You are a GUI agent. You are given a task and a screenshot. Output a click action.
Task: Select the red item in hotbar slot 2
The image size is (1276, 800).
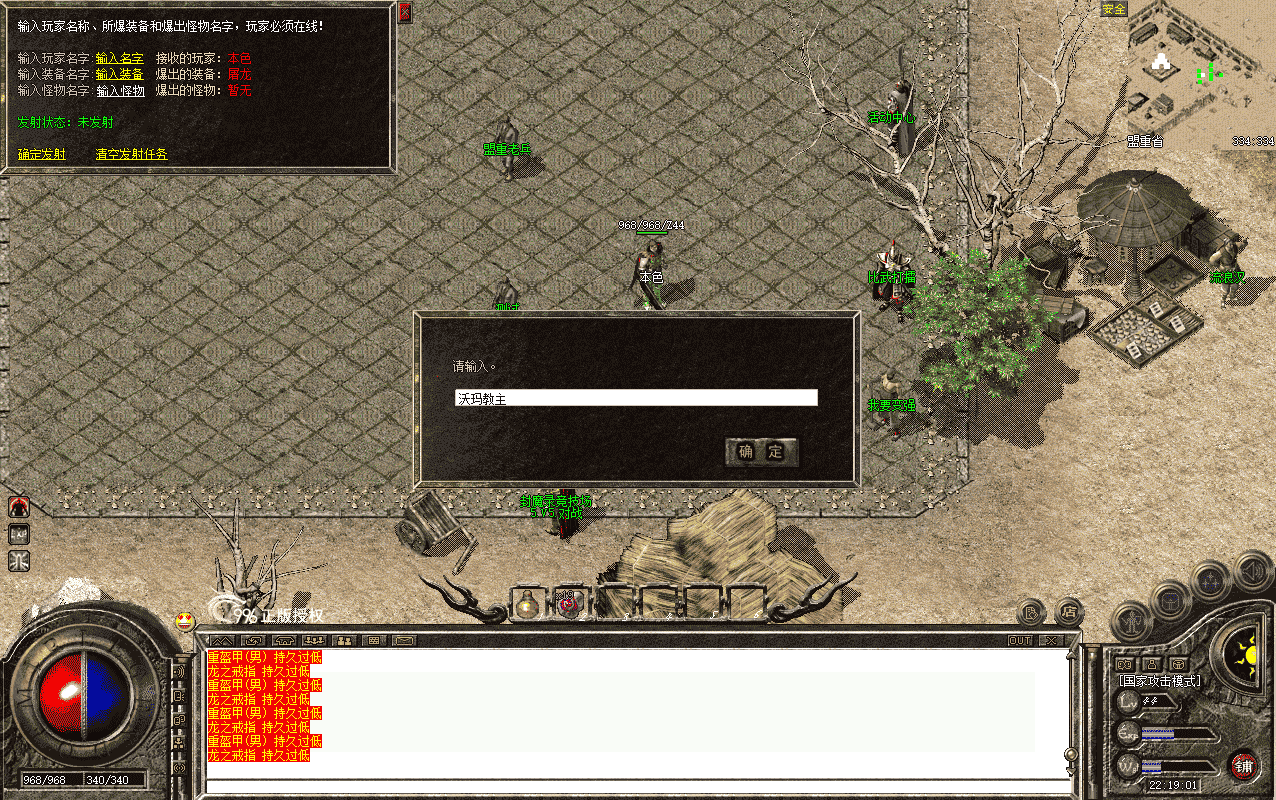[x=570, y=604]
